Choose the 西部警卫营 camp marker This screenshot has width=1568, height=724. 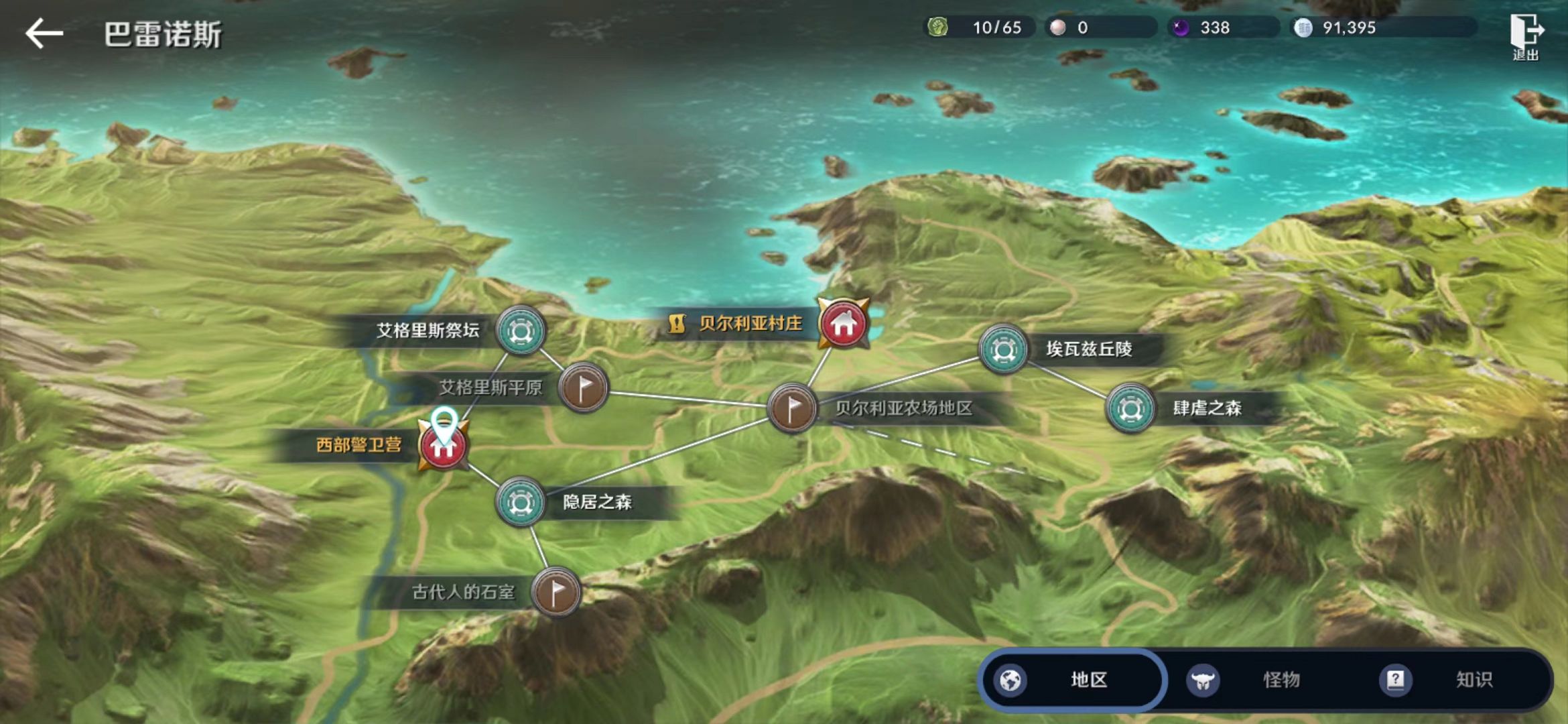tap(443, 446)
